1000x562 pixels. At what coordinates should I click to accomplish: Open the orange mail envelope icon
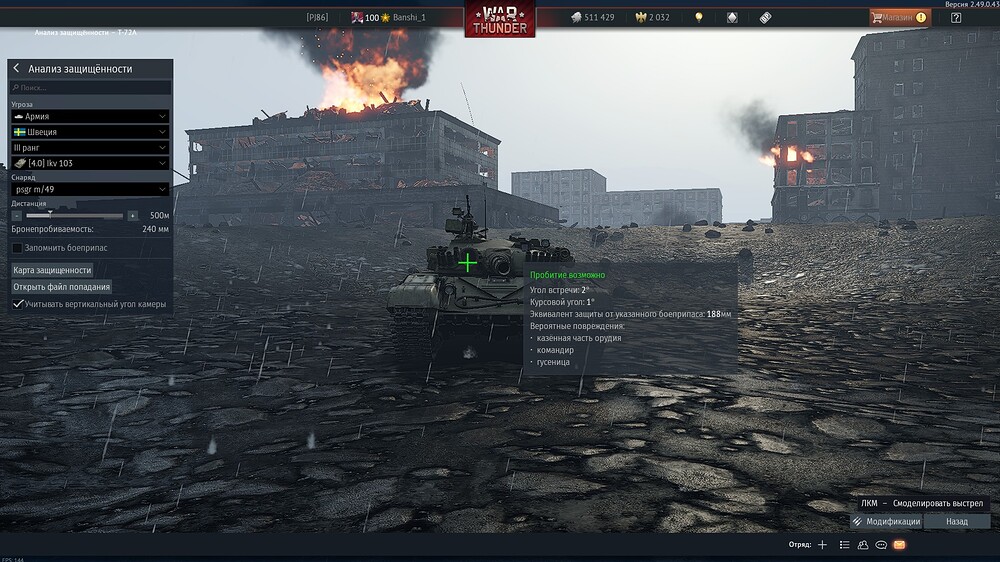point(899,545)
